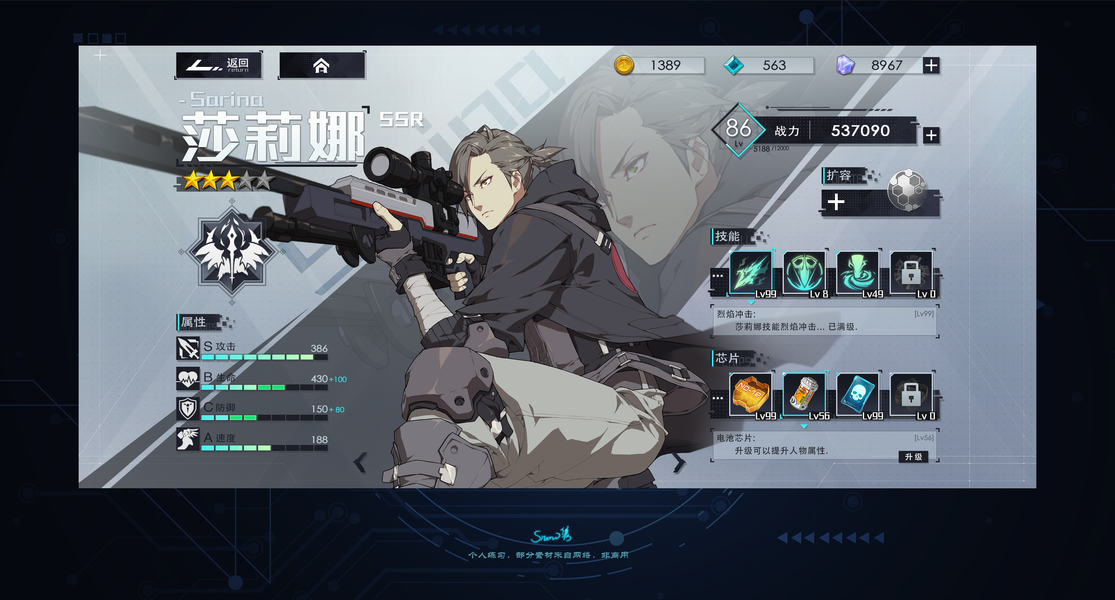Image resolution: width=1115 pixels, height=600 pixels.
Task: Expand the skills row ellipsis
Action: [x=717, y=274]
